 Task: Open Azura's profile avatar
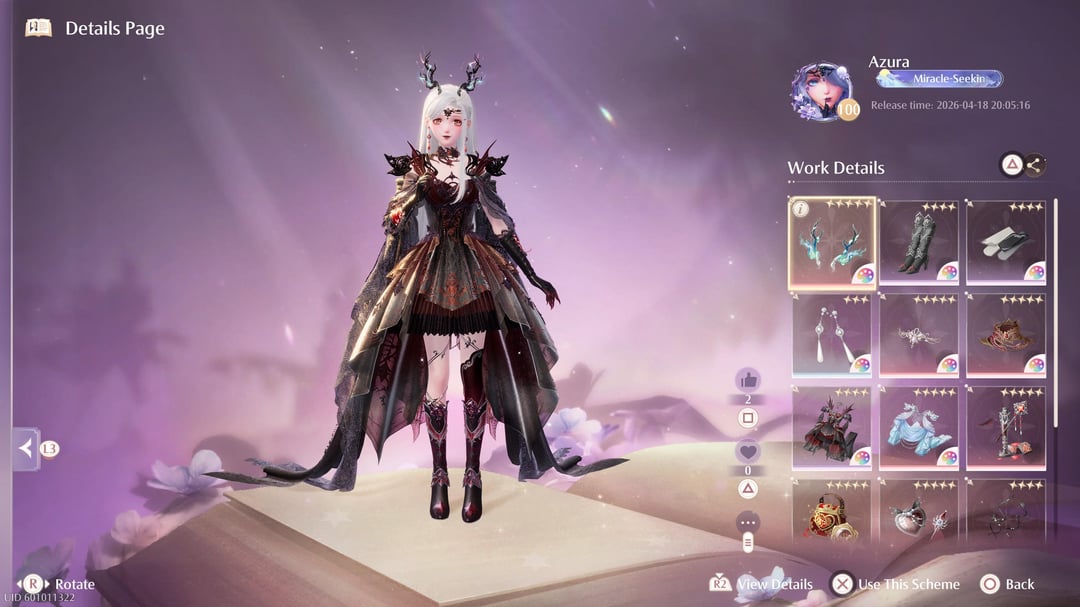tap(823, 92)
